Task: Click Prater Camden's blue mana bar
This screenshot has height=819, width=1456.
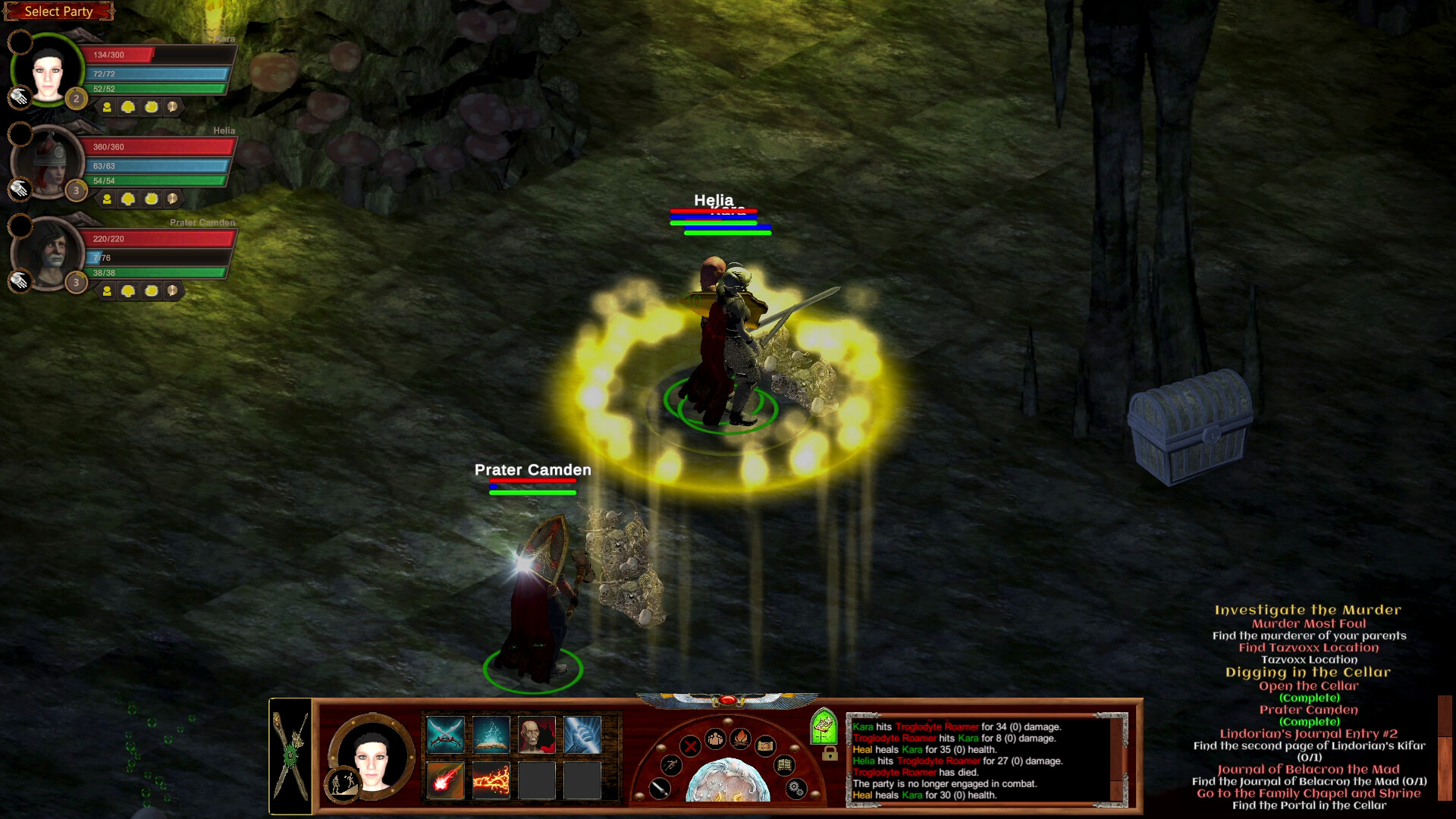Action: tap(155, 258)
